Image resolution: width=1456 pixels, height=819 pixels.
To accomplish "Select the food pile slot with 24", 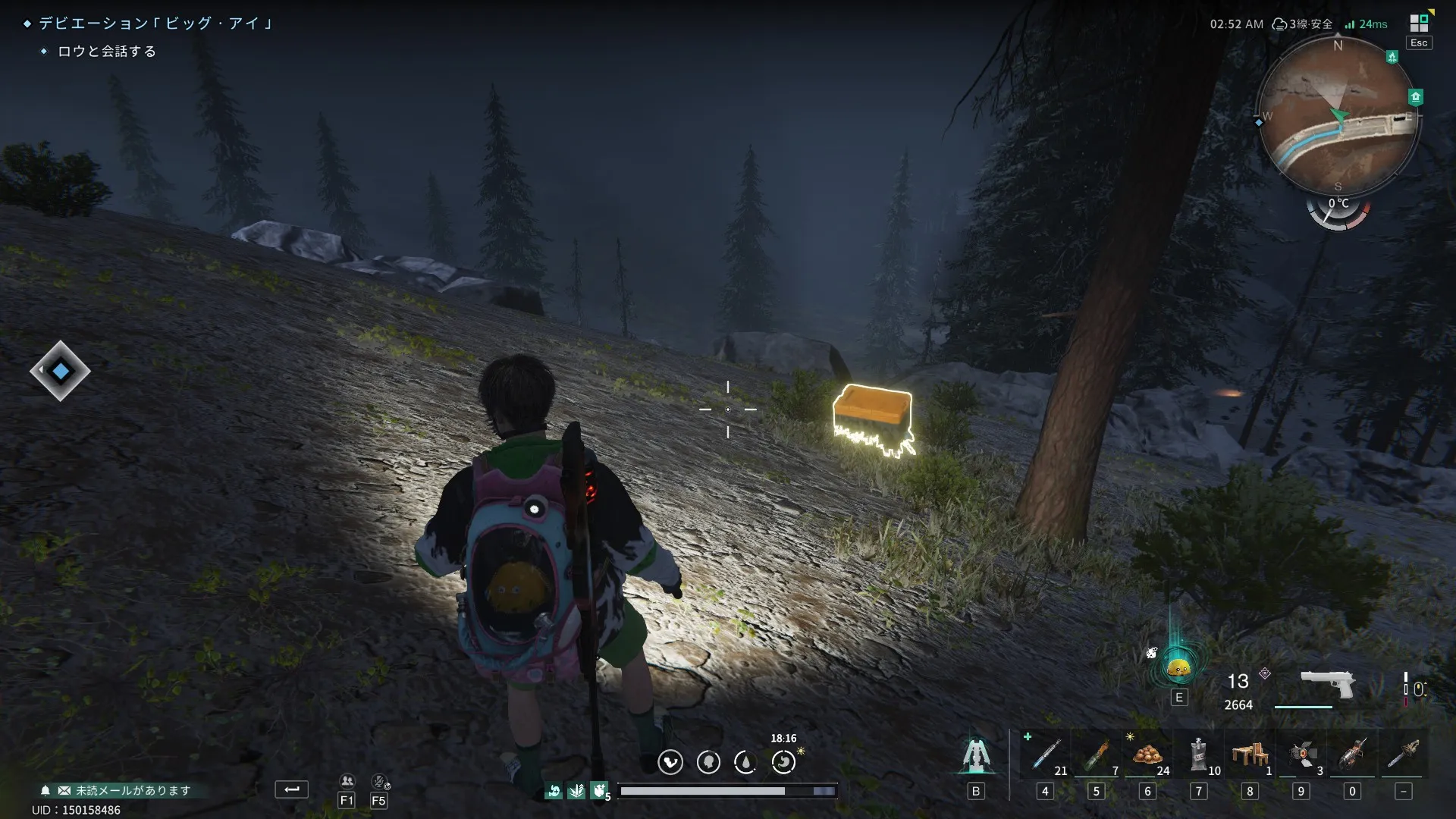I will [1147, 755].
